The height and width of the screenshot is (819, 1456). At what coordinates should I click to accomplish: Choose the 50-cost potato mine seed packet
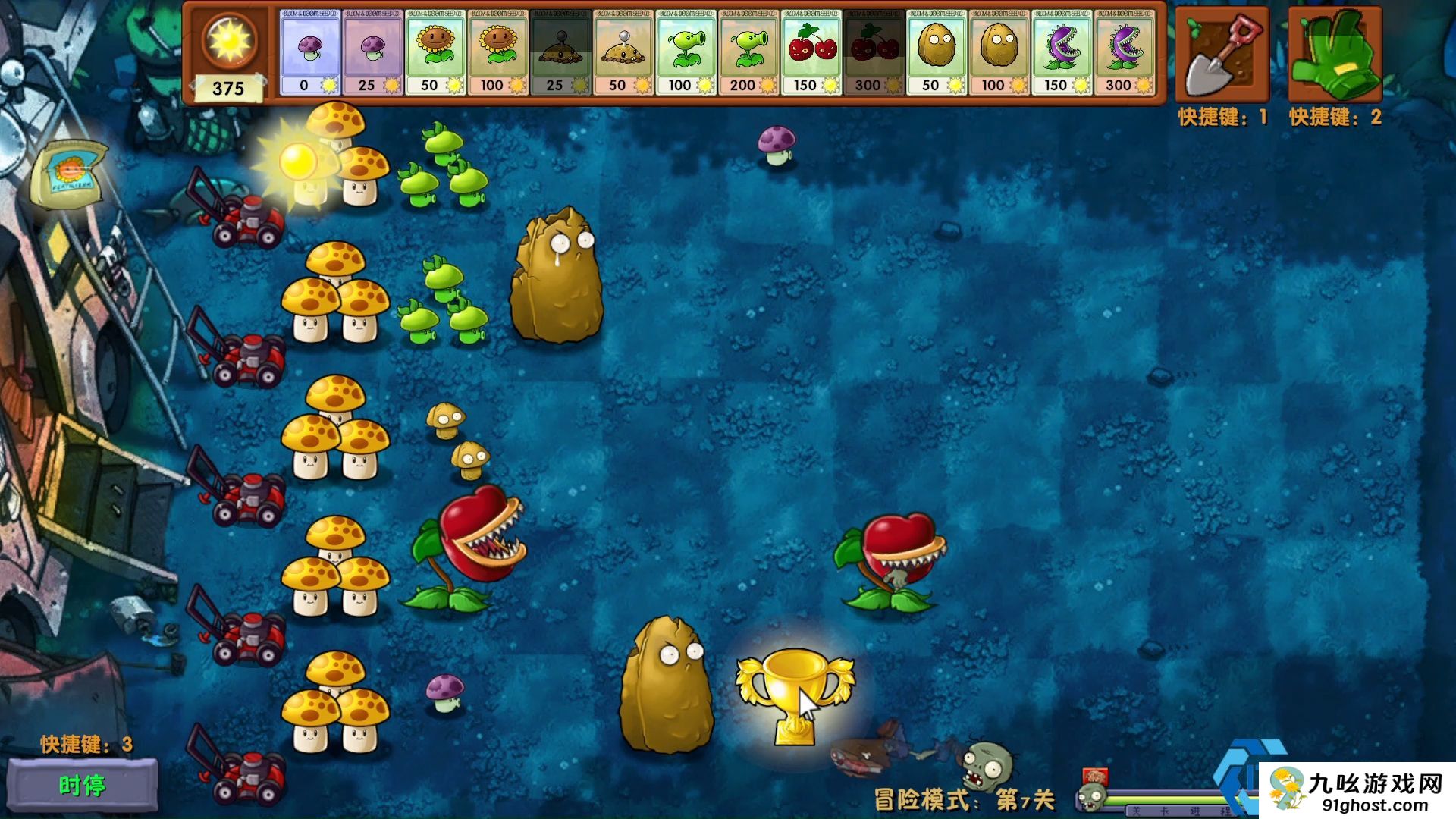click(x=623, y=52)
